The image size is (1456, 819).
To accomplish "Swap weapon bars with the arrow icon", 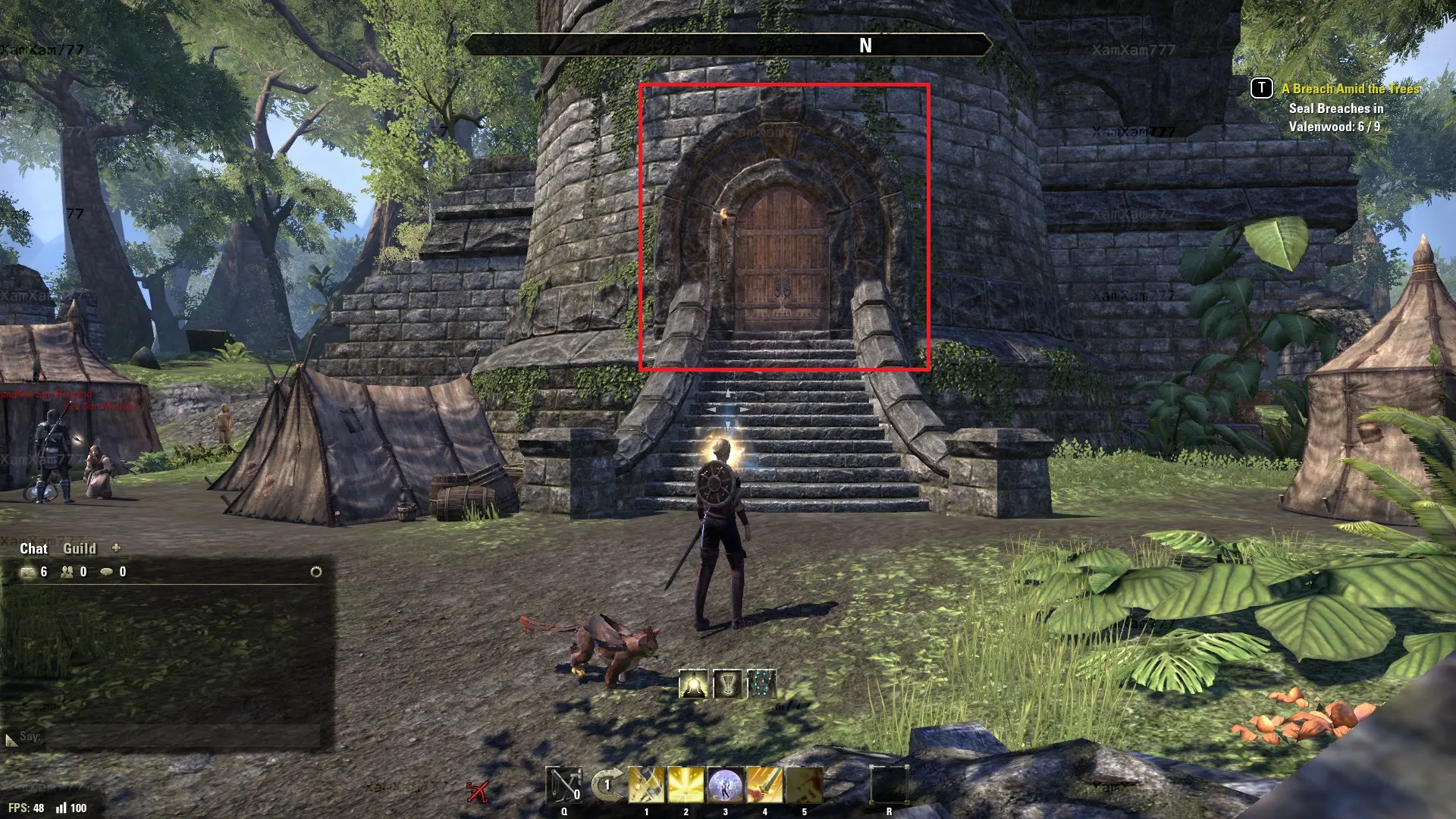I will click(607, 785).
